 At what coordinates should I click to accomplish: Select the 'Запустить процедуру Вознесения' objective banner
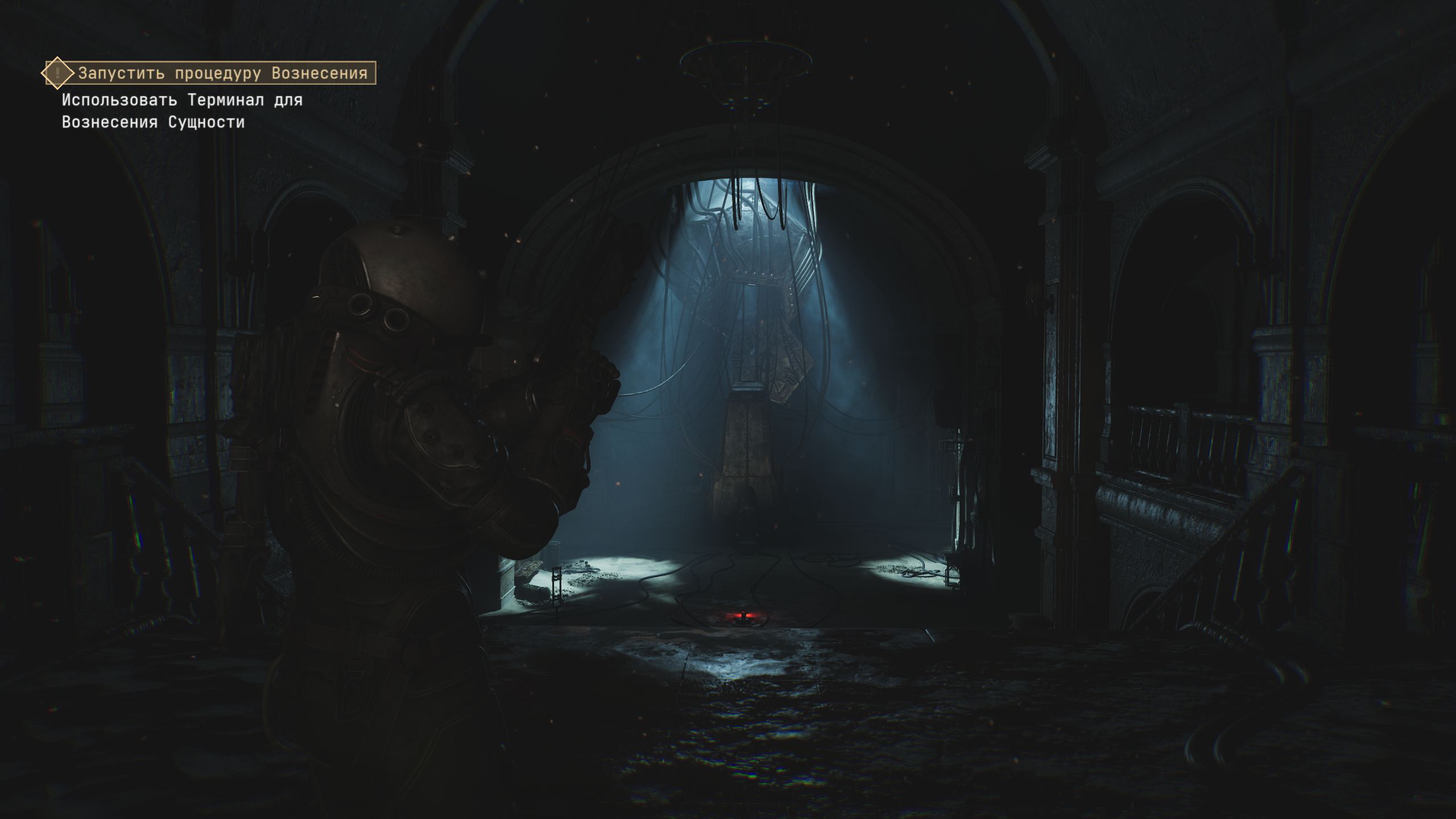222,73
